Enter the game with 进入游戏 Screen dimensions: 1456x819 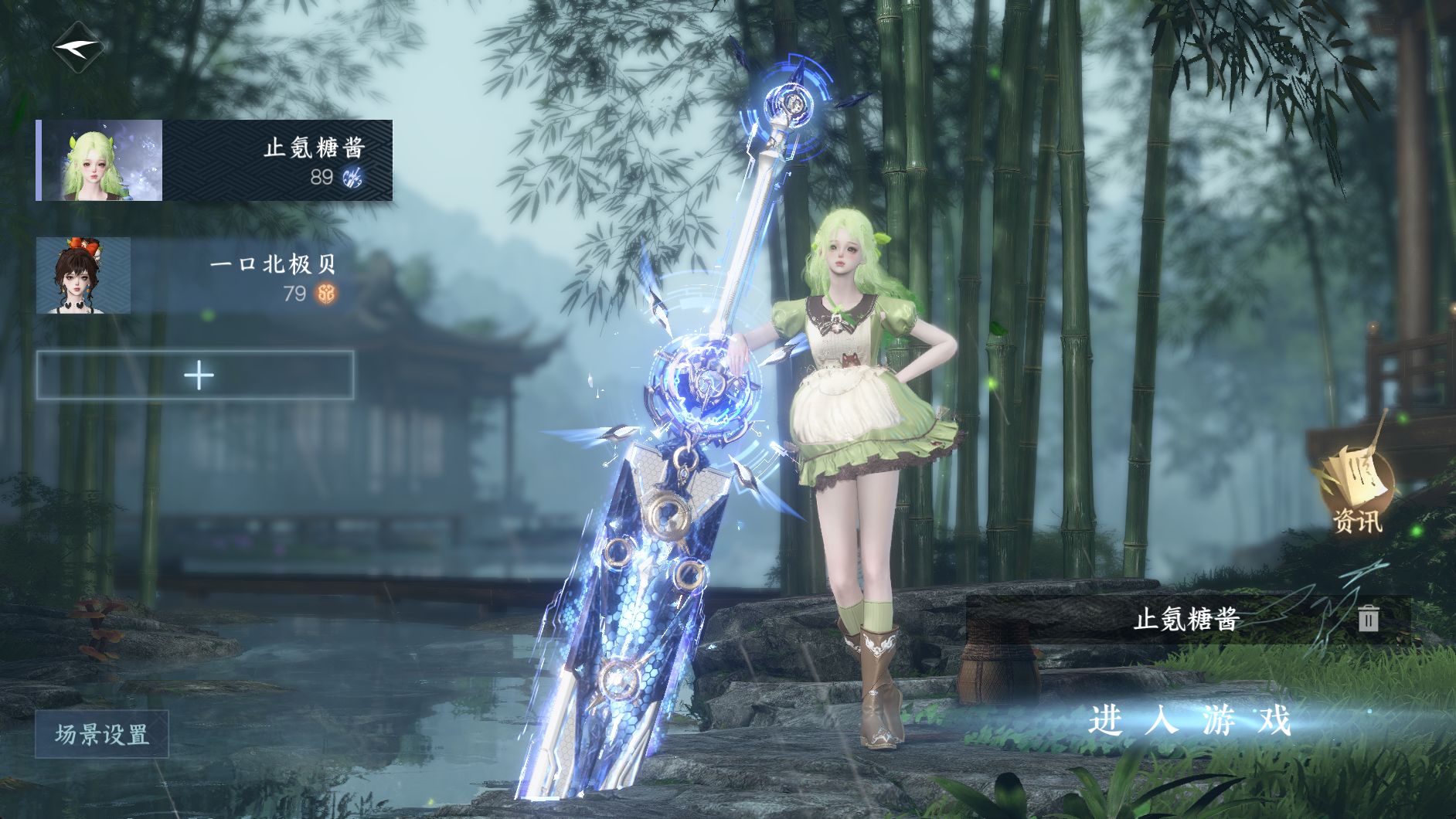(1190, 720)
